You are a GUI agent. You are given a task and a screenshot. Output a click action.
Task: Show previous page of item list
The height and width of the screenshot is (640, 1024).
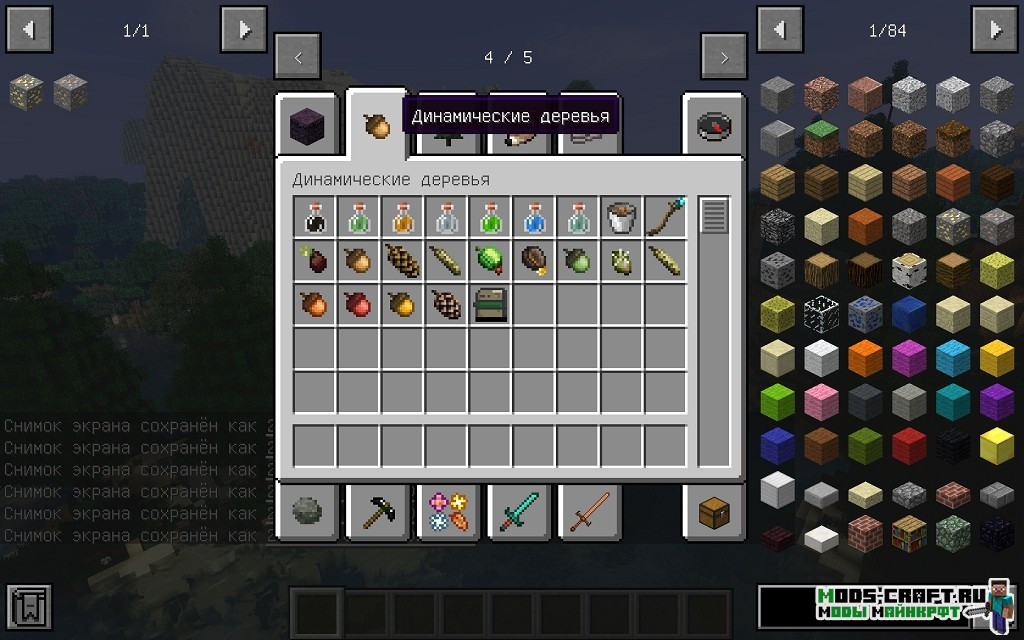click(x=780, y=30)
